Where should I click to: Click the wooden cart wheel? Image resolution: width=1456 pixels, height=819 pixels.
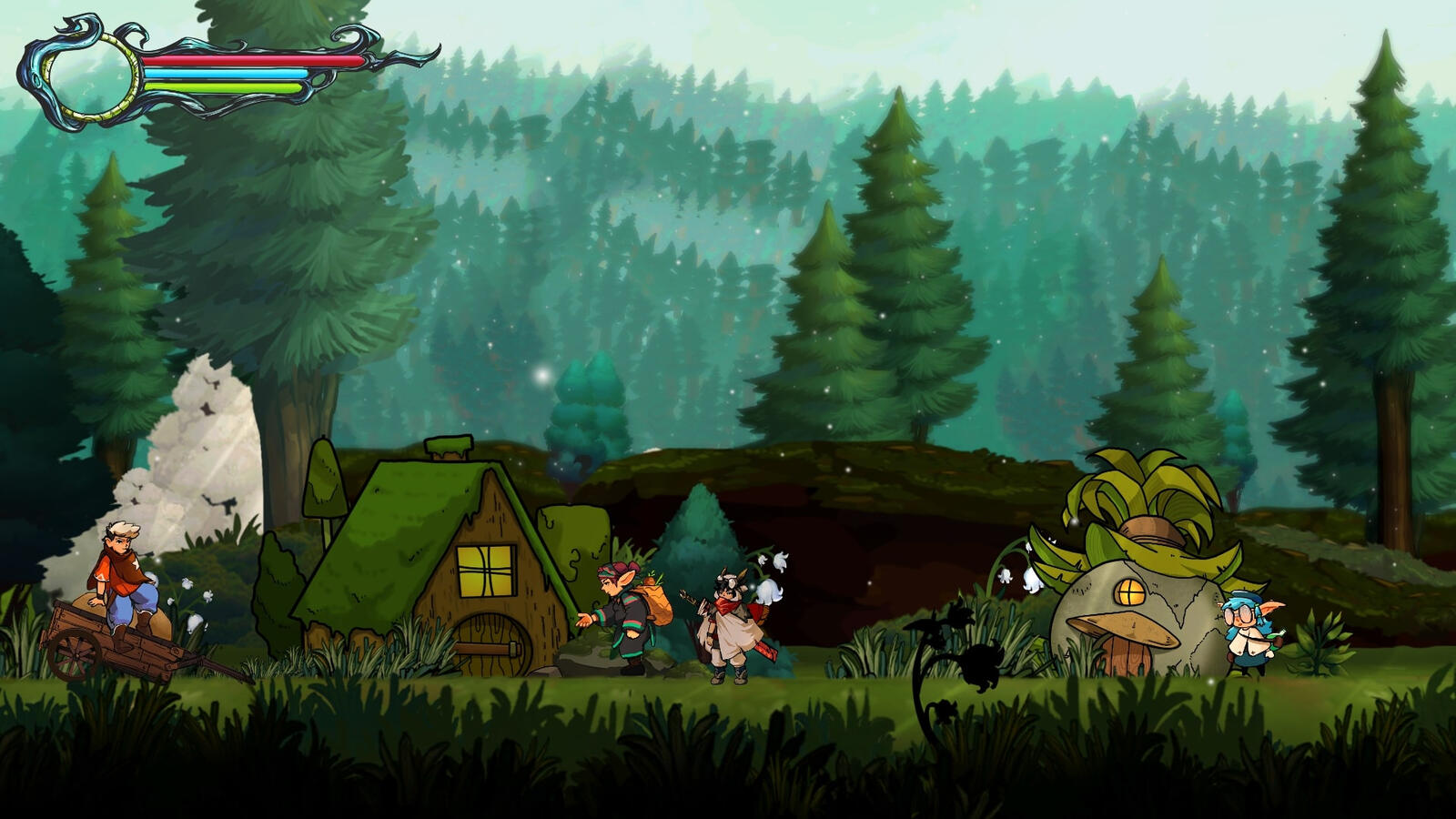point(75,658)
